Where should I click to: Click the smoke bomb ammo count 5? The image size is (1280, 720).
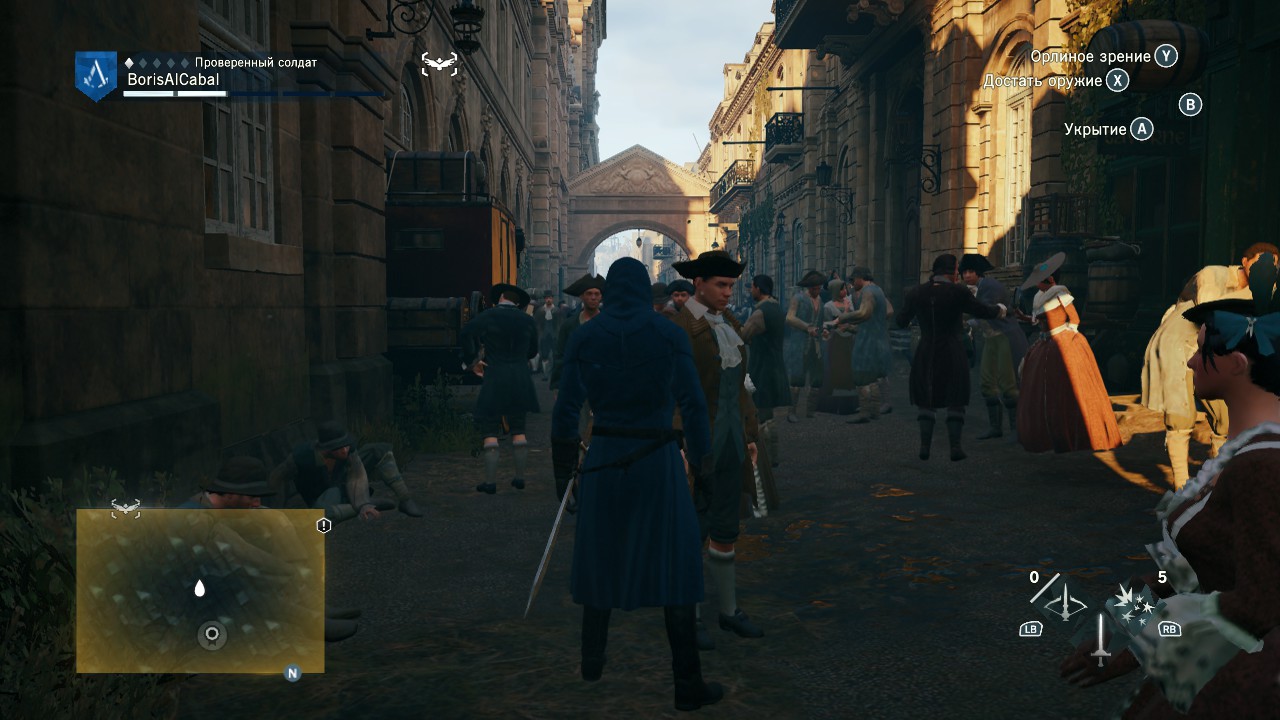pyautogui.click(x=1162, y=577)
